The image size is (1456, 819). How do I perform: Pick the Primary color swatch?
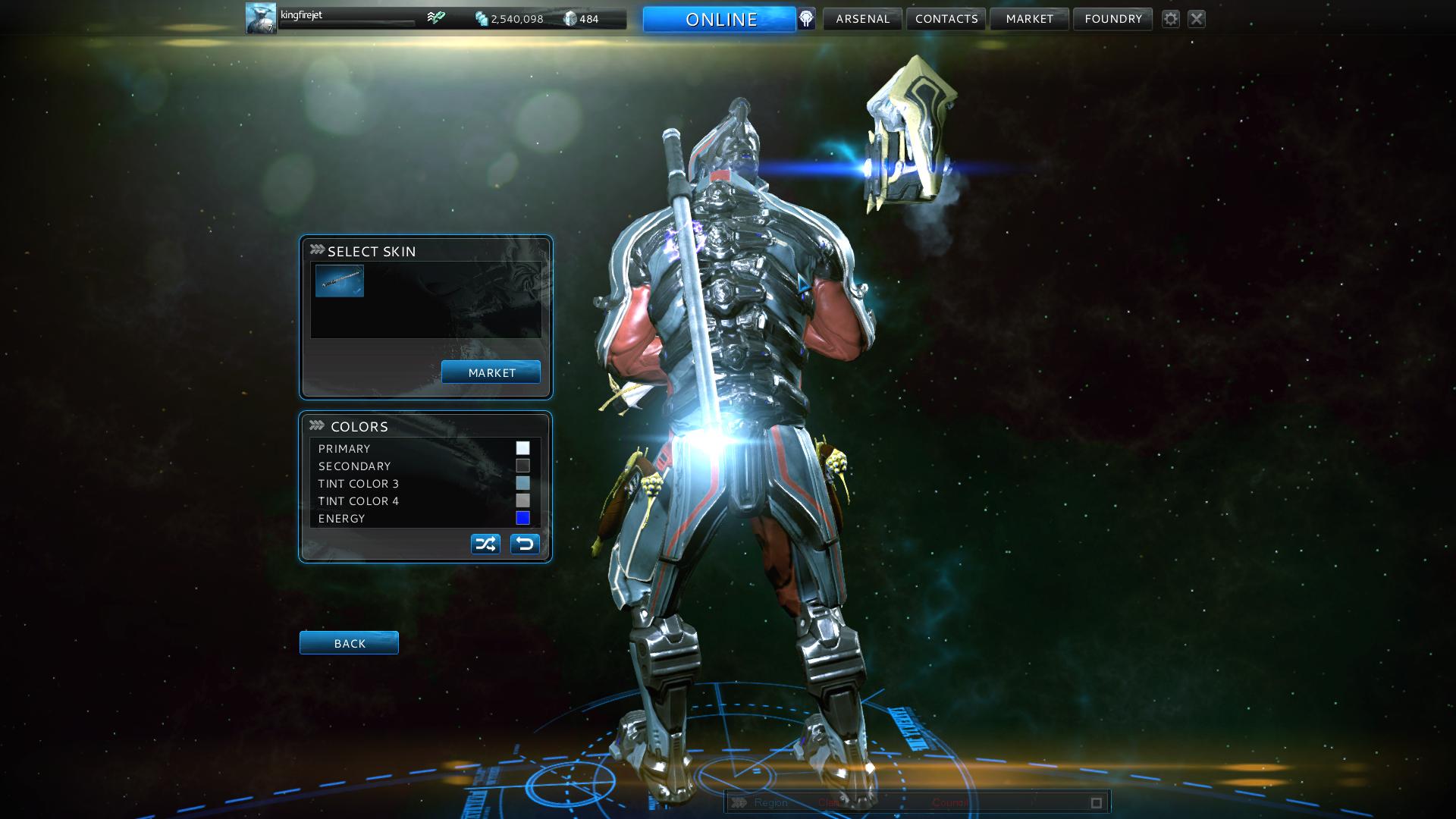coord(522,448)
